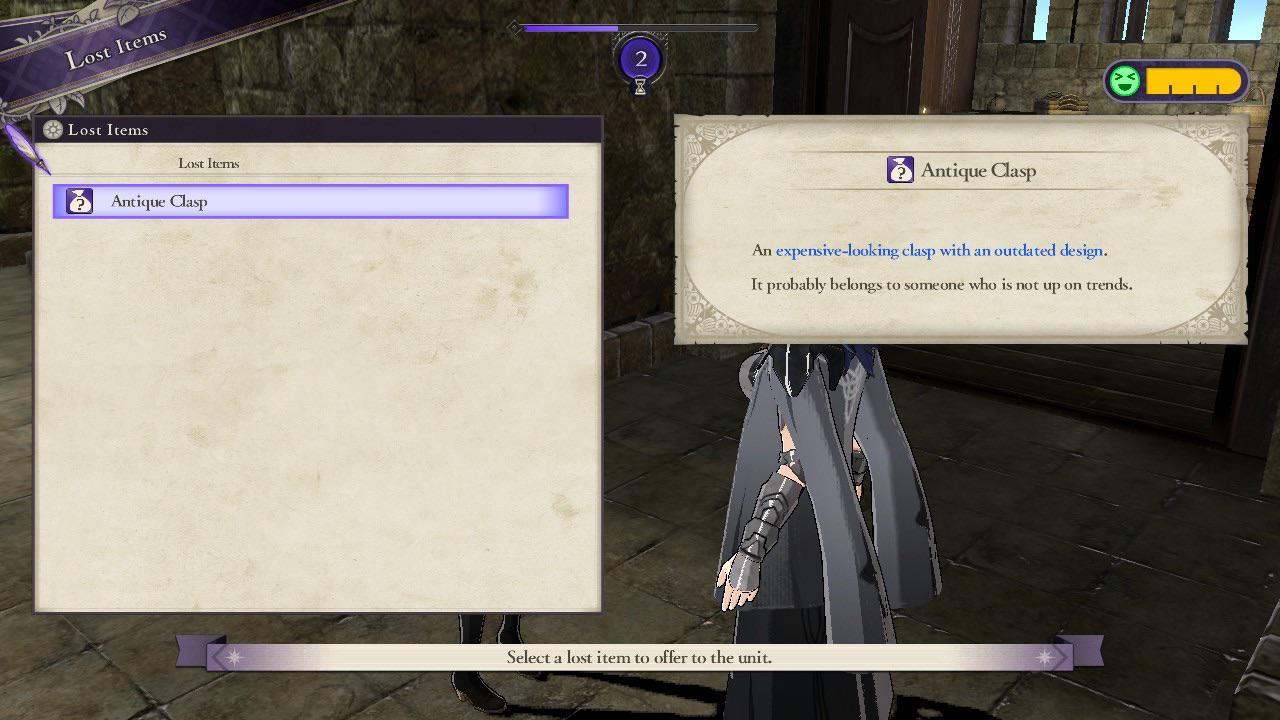Click the gear emblem beside the Lost Items header

[51, 129]
